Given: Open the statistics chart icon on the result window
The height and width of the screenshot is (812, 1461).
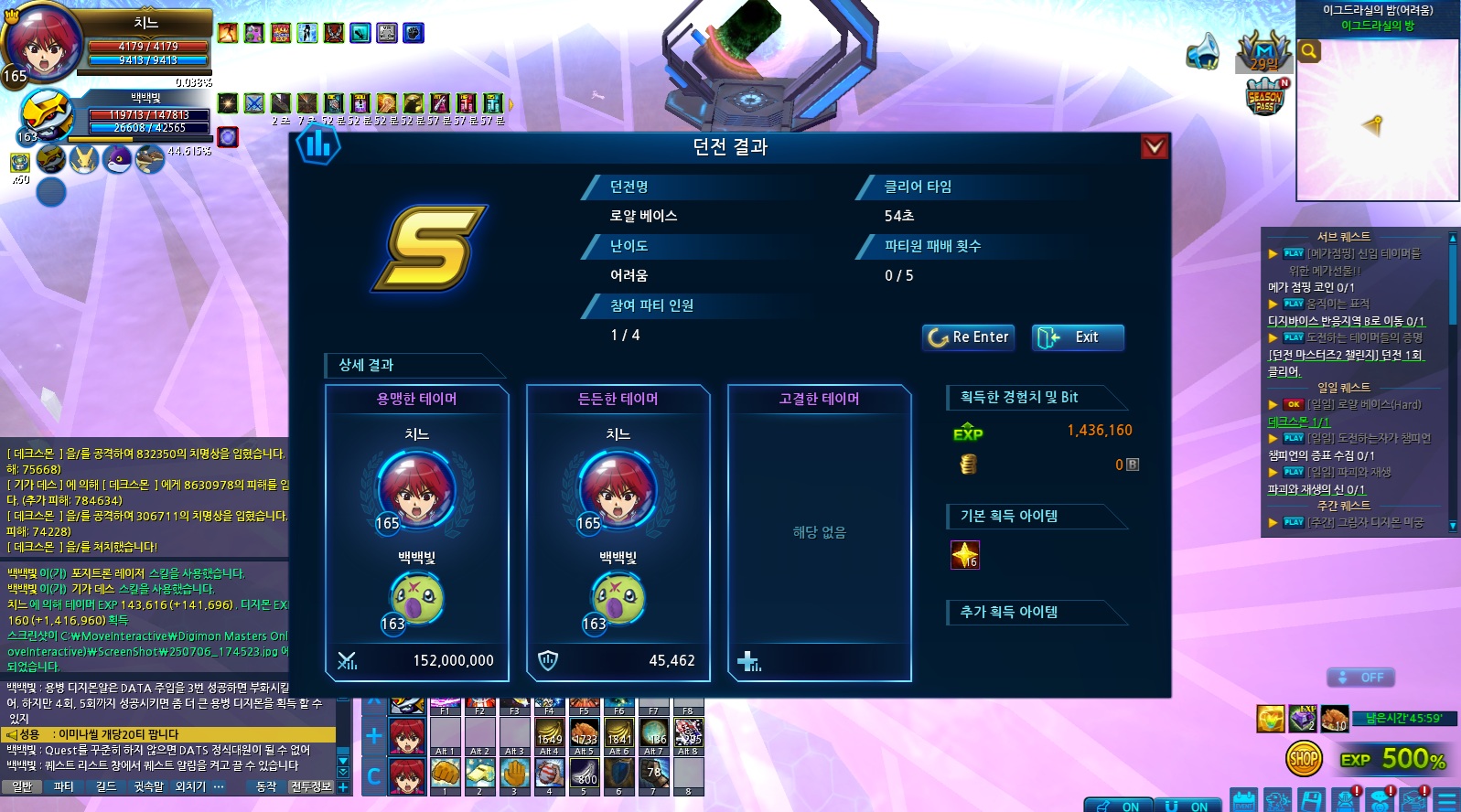Looking at the screenshot, I should [317, 144].
